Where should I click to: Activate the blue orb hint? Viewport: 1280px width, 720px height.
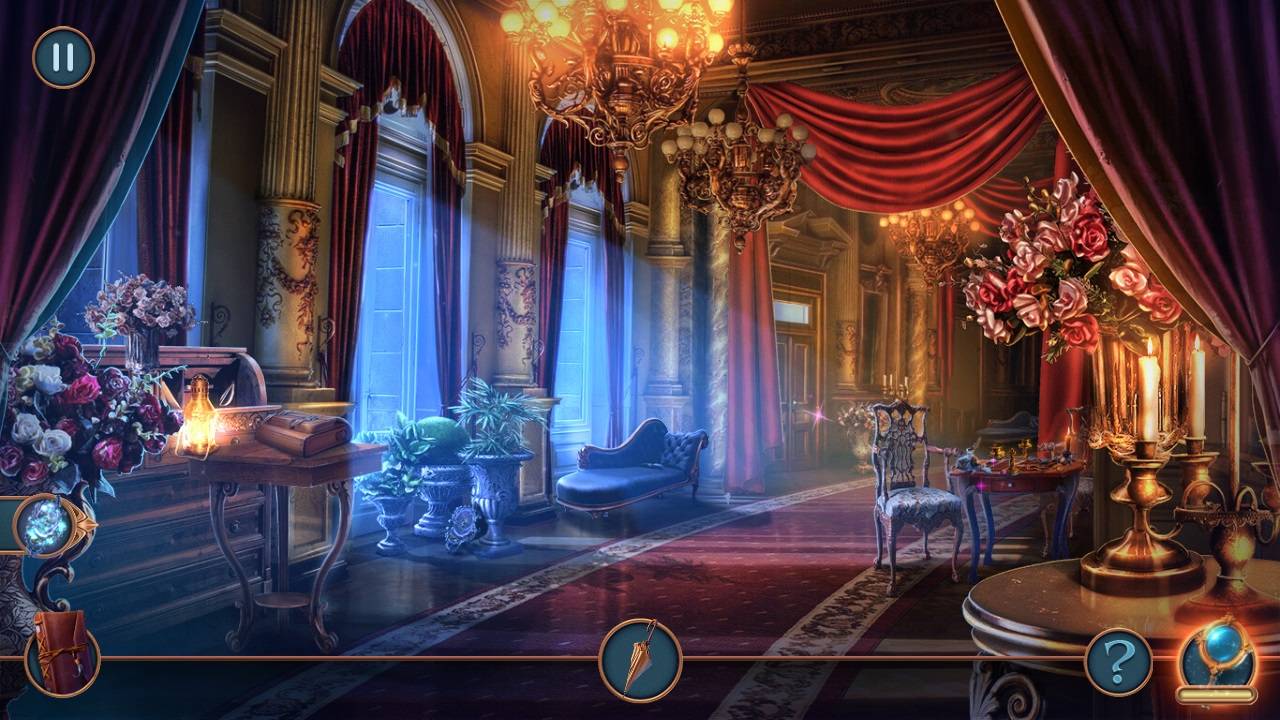(1216, 655)
